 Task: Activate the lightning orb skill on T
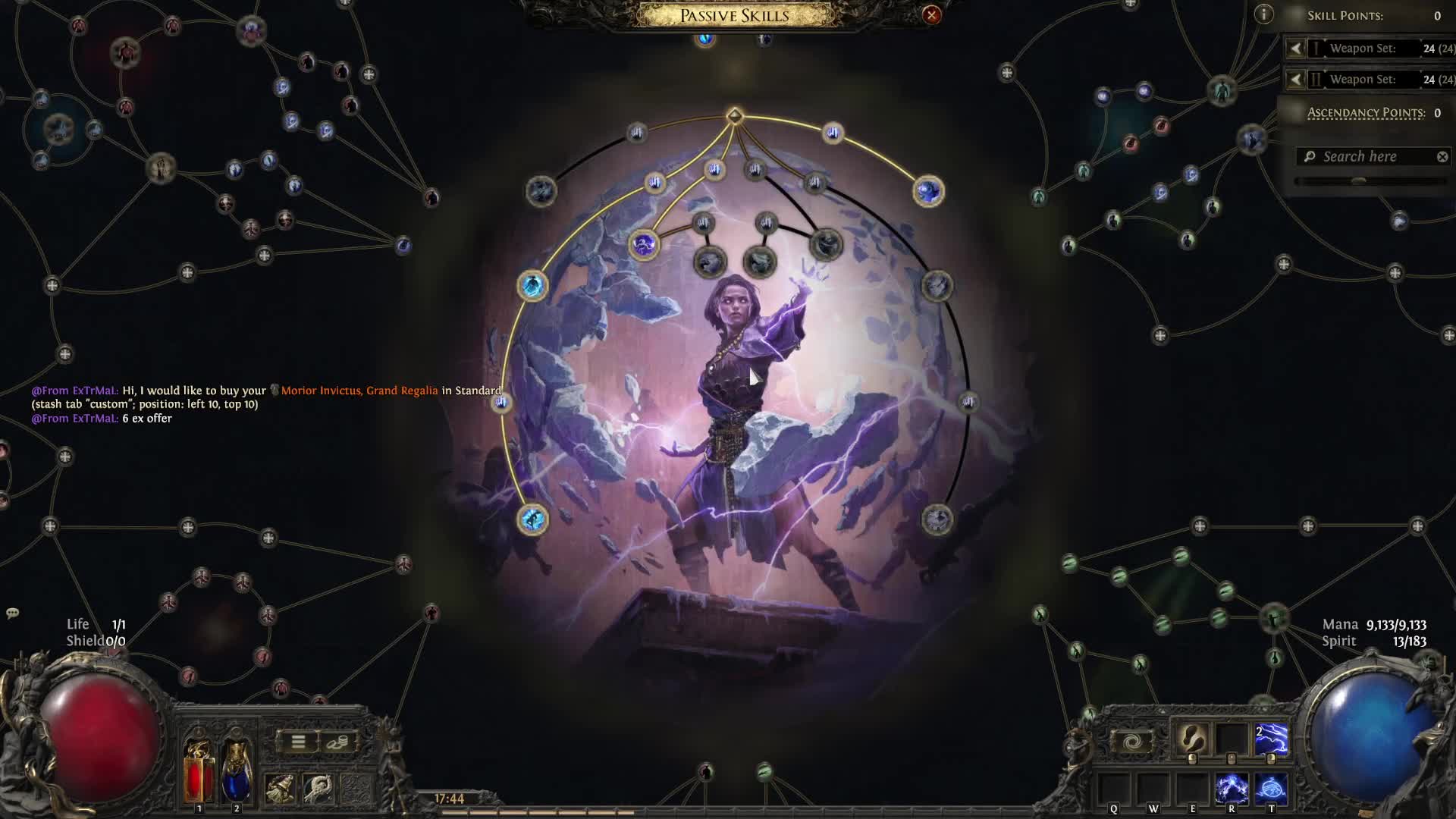coord(1271,789)
